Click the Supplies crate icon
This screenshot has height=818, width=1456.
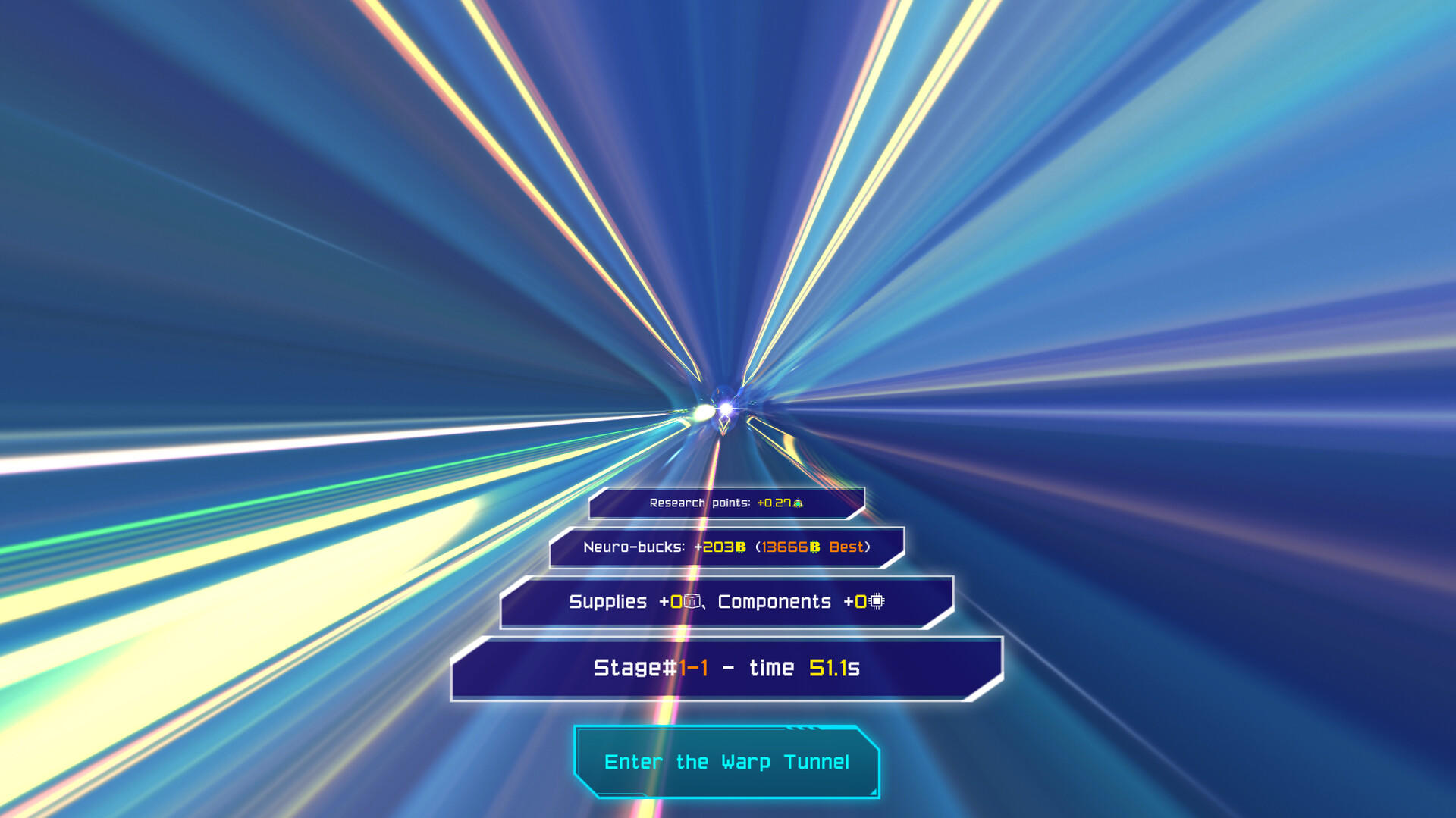pyautogui.click(x=691, y=602)
